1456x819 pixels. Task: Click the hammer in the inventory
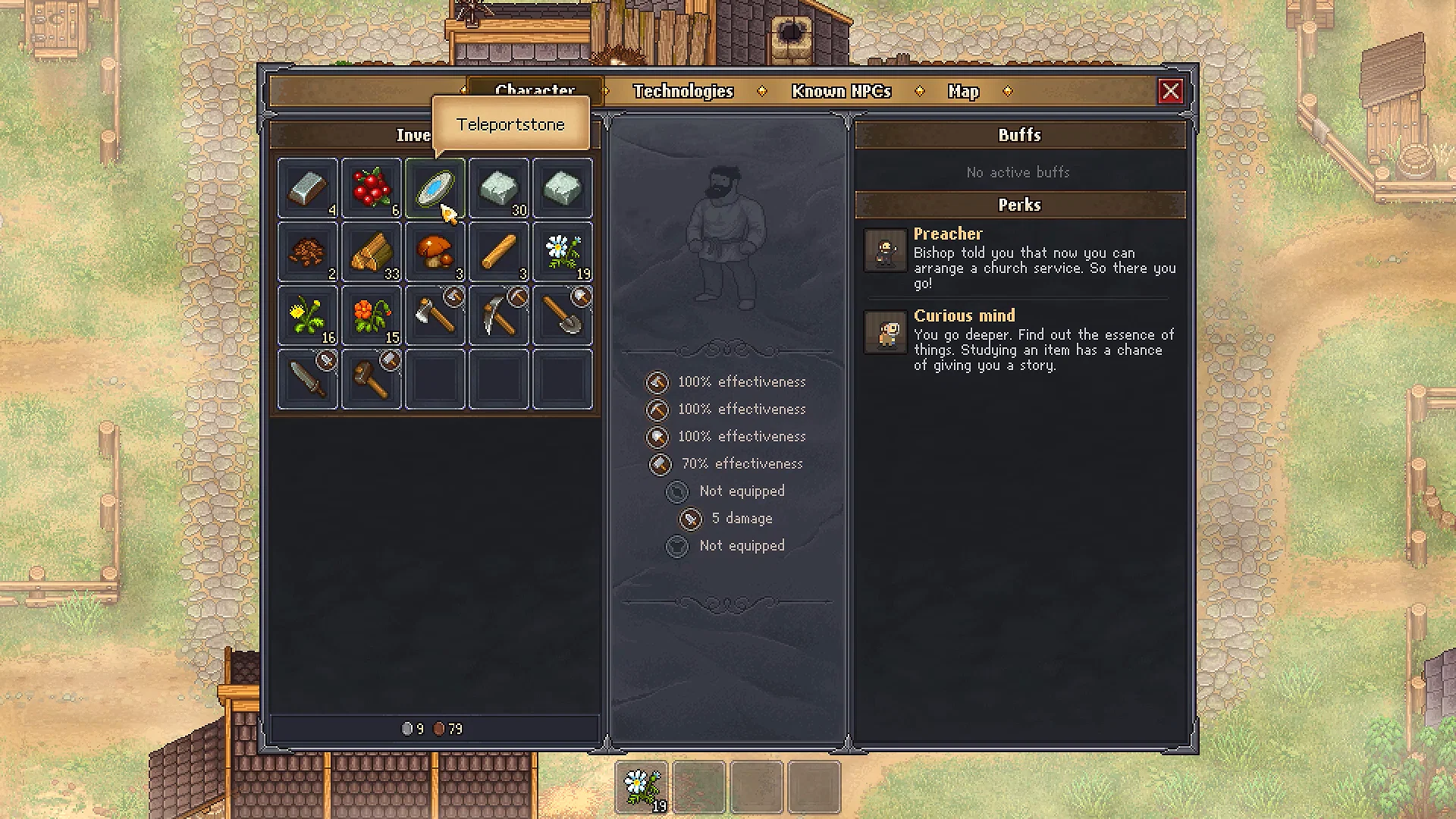point(372,378)
